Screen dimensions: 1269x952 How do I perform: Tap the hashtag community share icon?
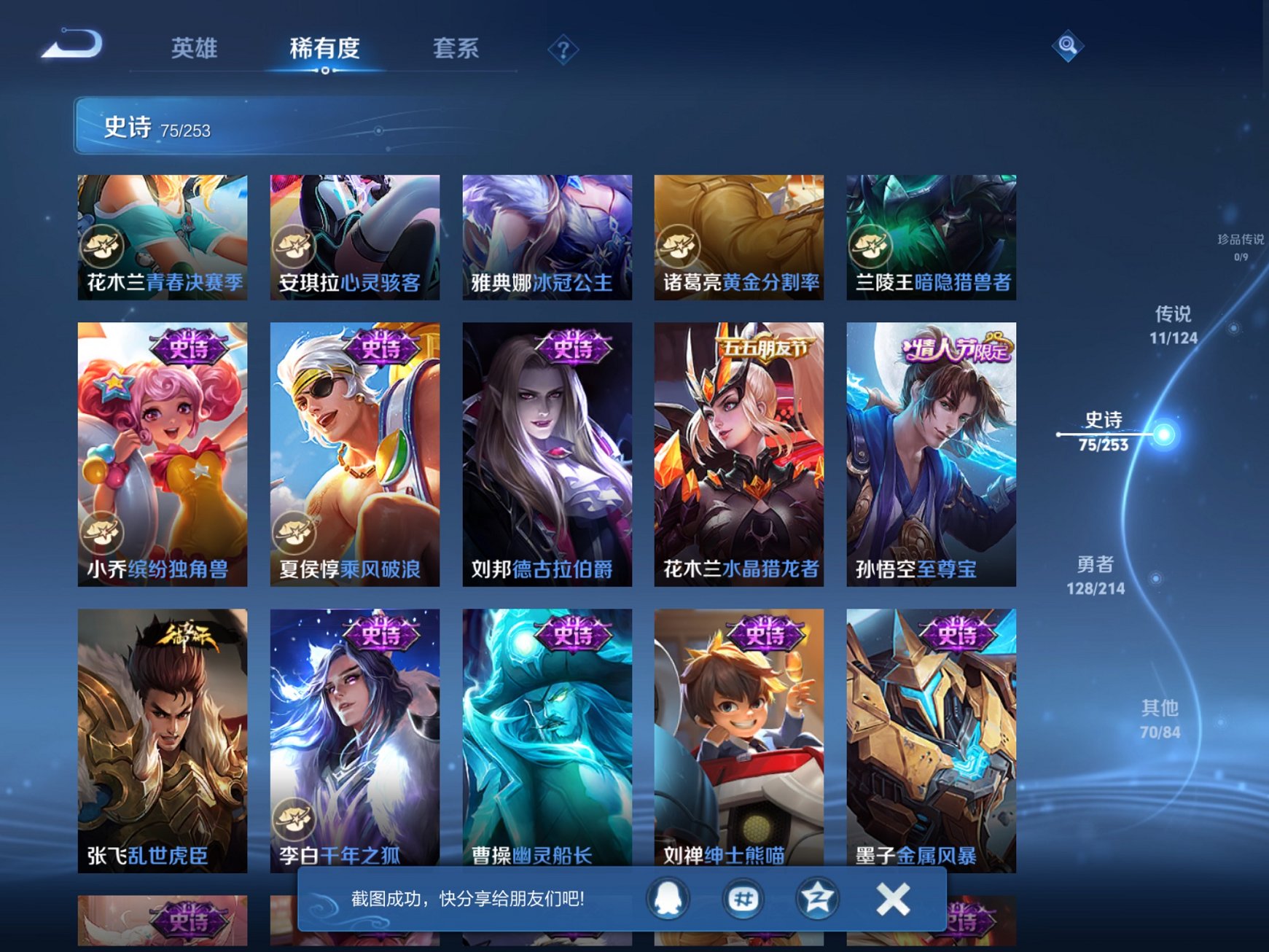[743, 899]
